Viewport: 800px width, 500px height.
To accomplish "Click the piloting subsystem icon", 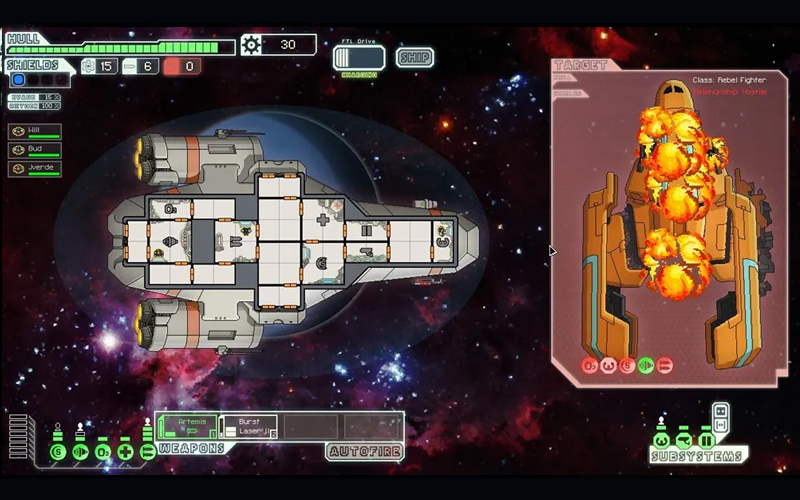I will tap(661, 440).
